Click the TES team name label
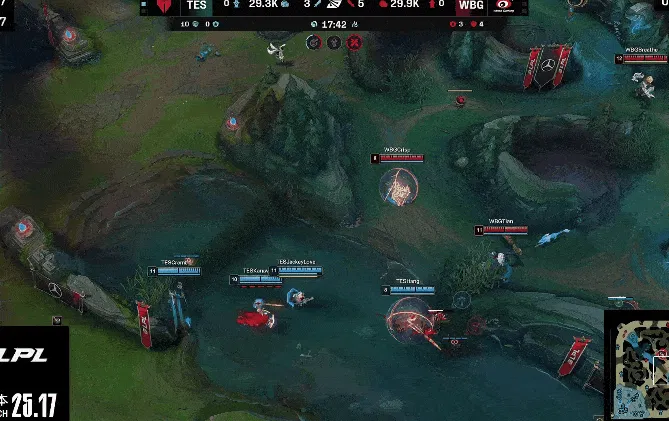This screenshot has width=669, height=421. pyautogui.click(x=197, y=5)
